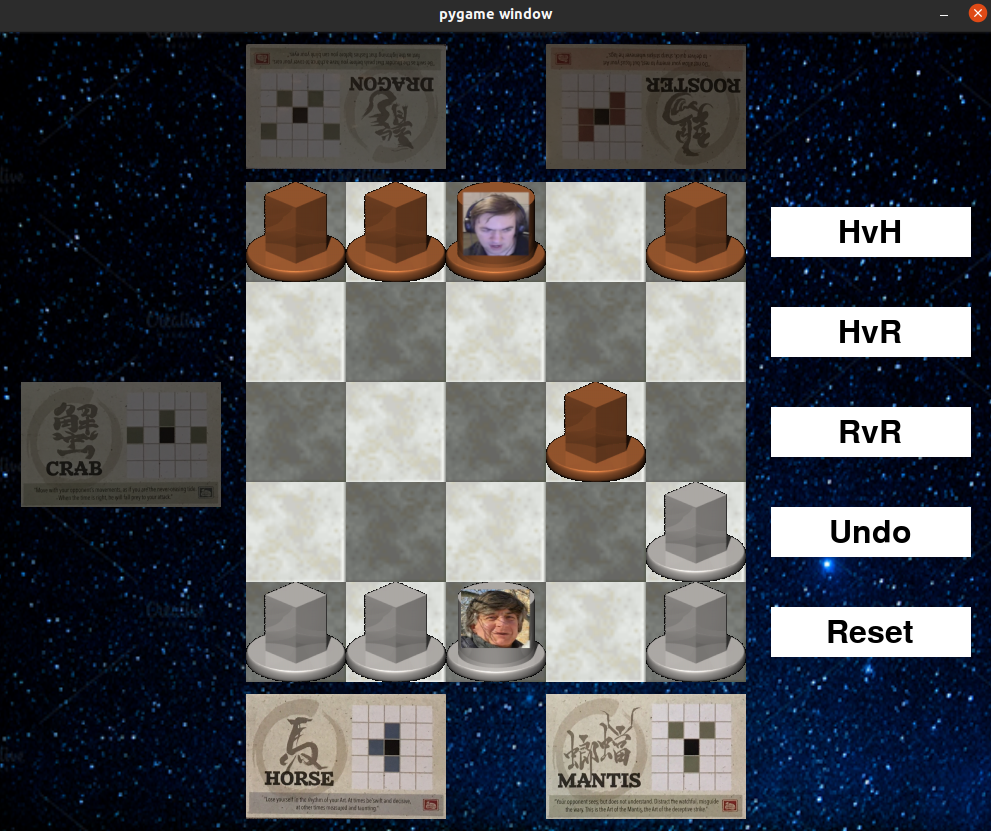Viewport: 991px width, 831px height.
Task: Click the upside-down Rooster card
Action: 646,107
